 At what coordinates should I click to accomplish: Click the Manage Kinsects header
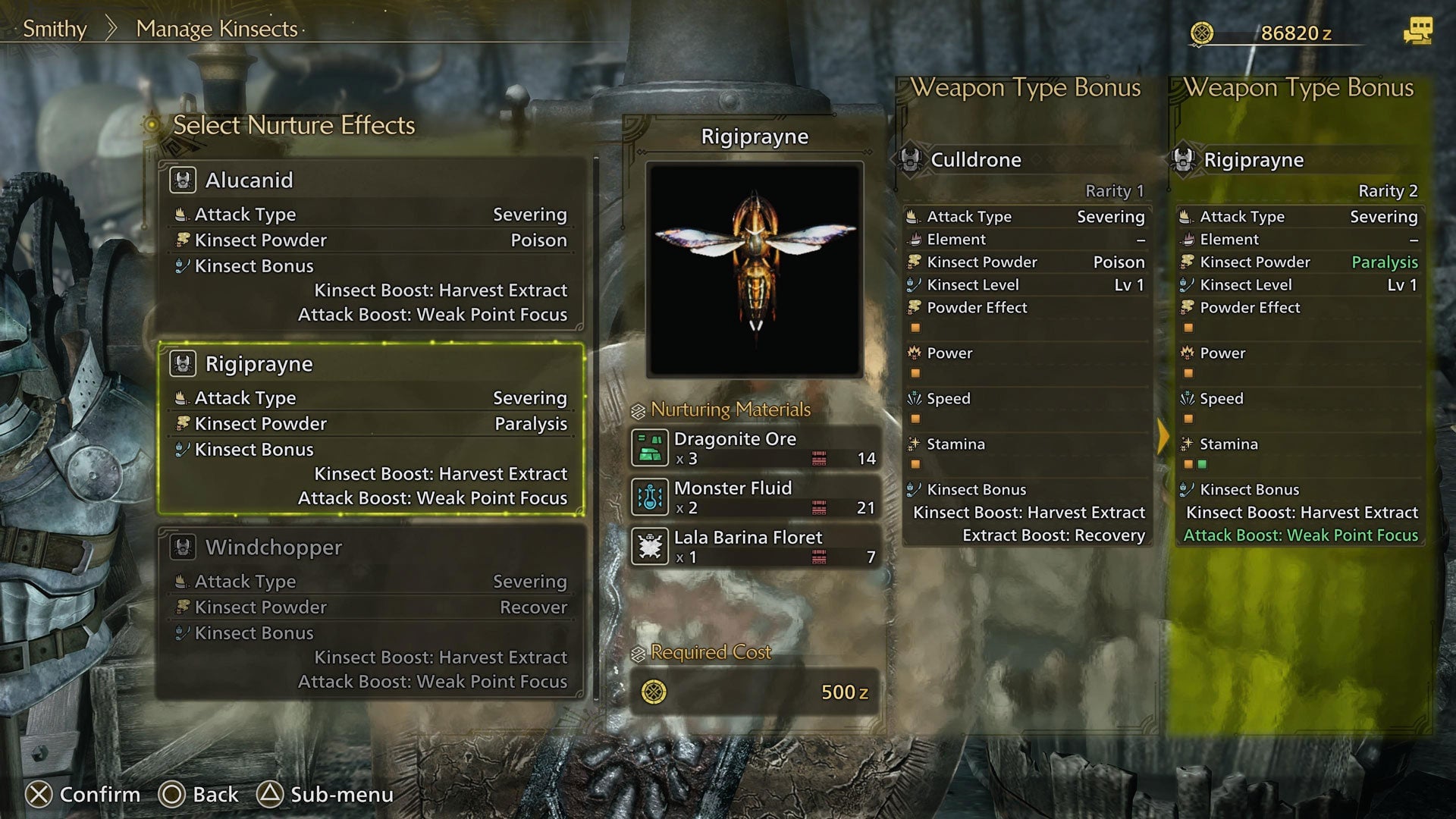coord(216,29)
